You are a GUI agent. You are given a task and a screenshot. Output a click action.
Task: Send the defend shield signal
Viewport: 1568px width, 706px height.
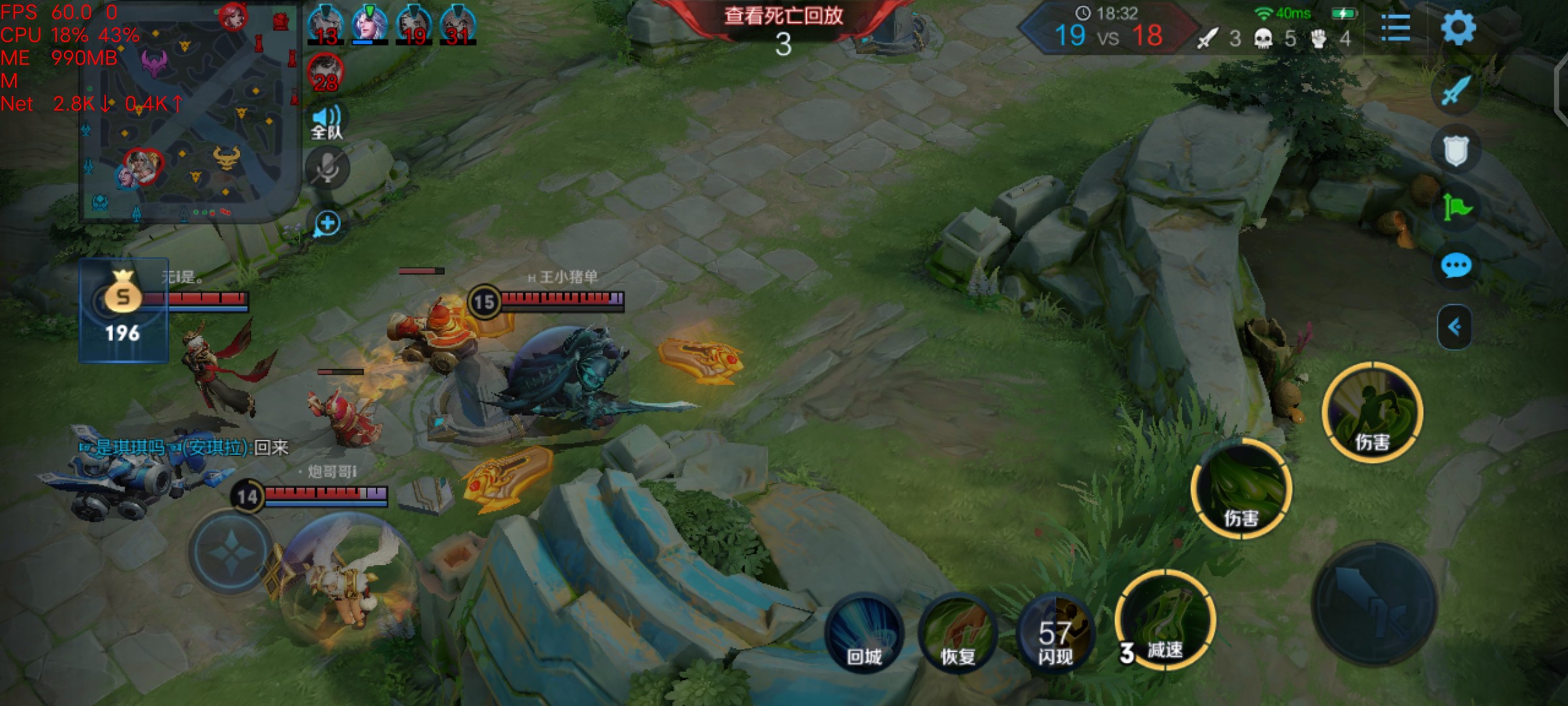(x=1456, y=150)
